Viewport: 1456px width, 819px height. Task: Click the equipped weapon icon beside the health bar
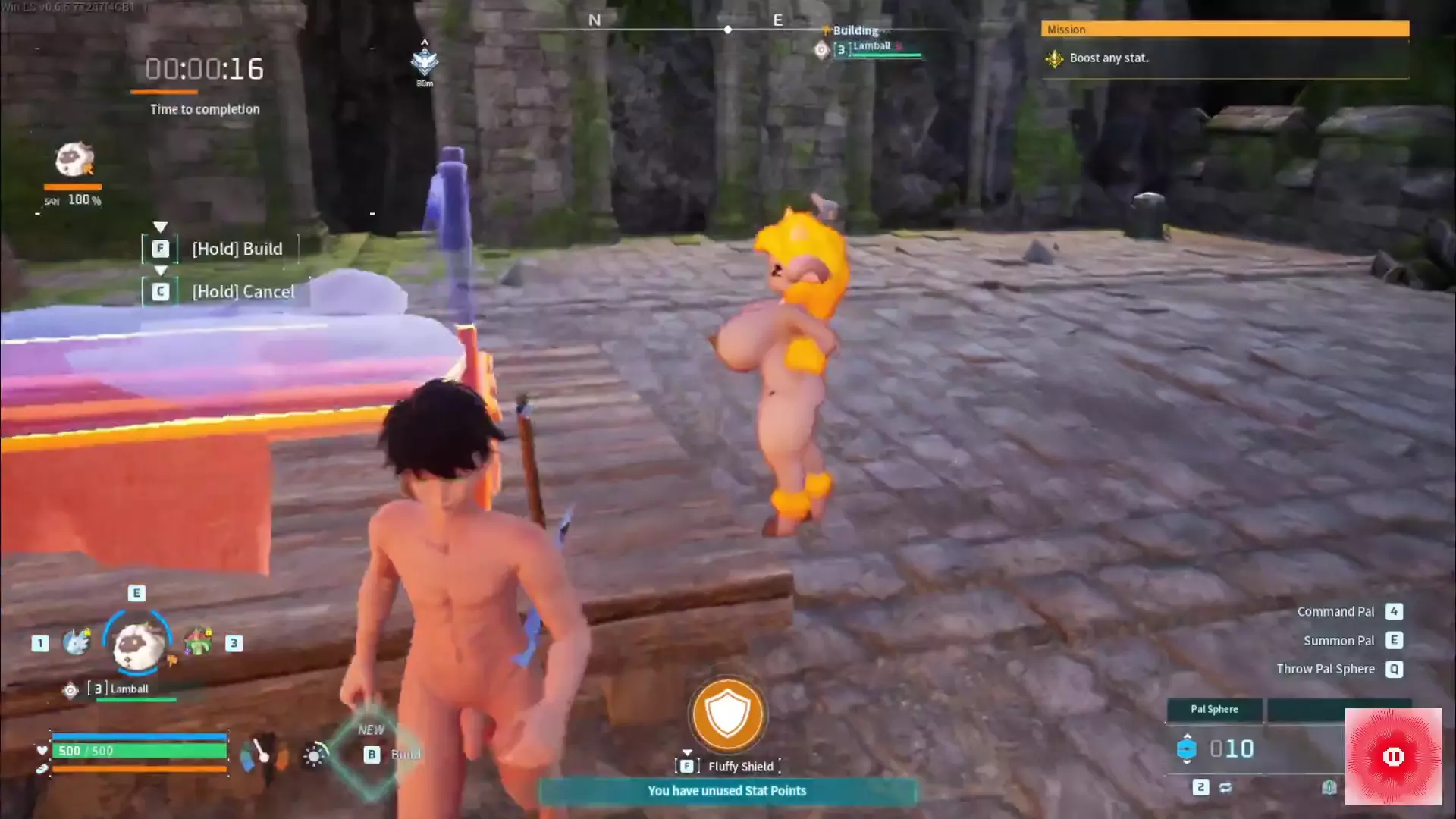[x=262, y=753]
